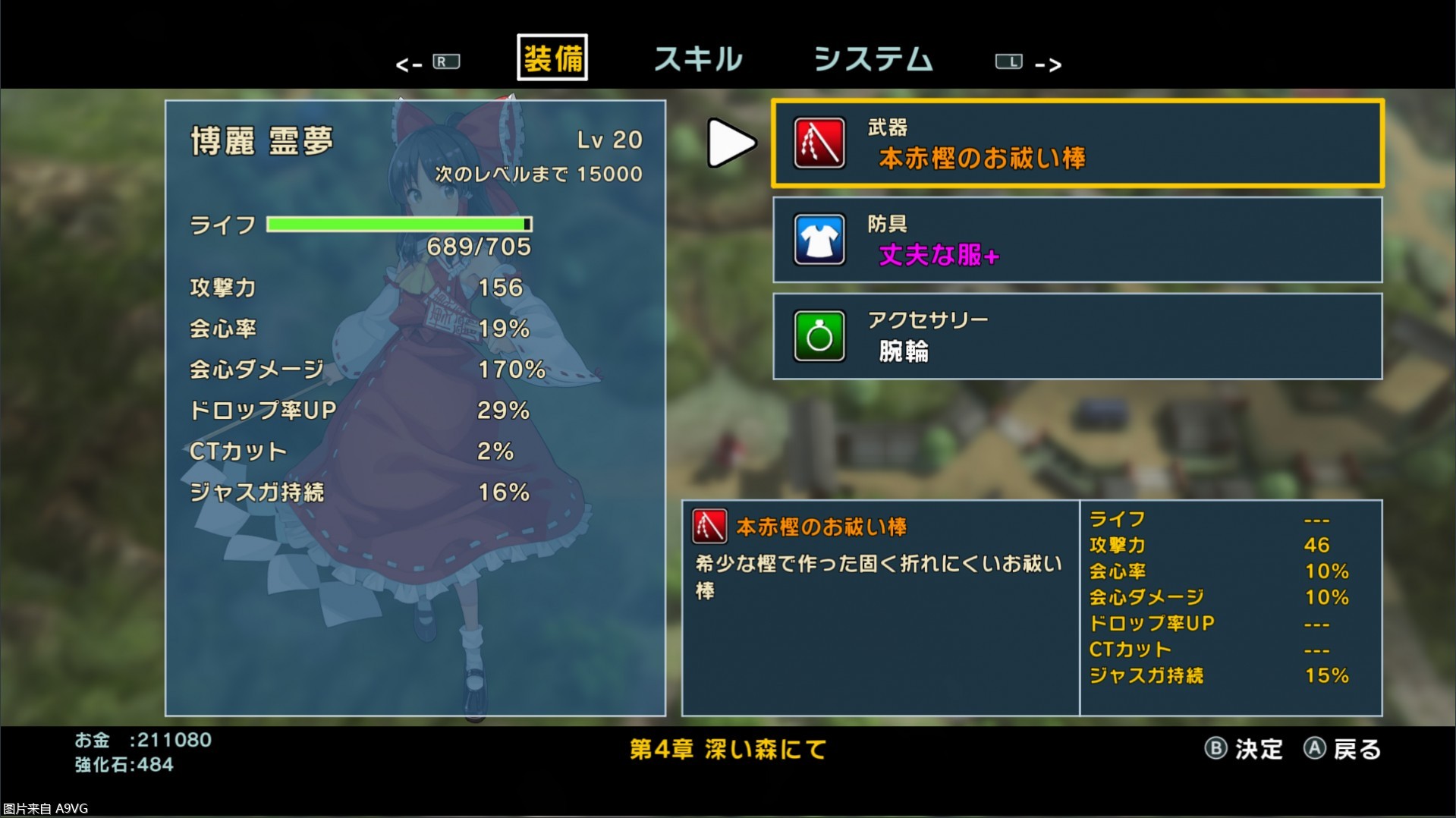Click the white triangle character switch arrow
Viewport: 1456px width, 818px height.
tap(731, 143)
